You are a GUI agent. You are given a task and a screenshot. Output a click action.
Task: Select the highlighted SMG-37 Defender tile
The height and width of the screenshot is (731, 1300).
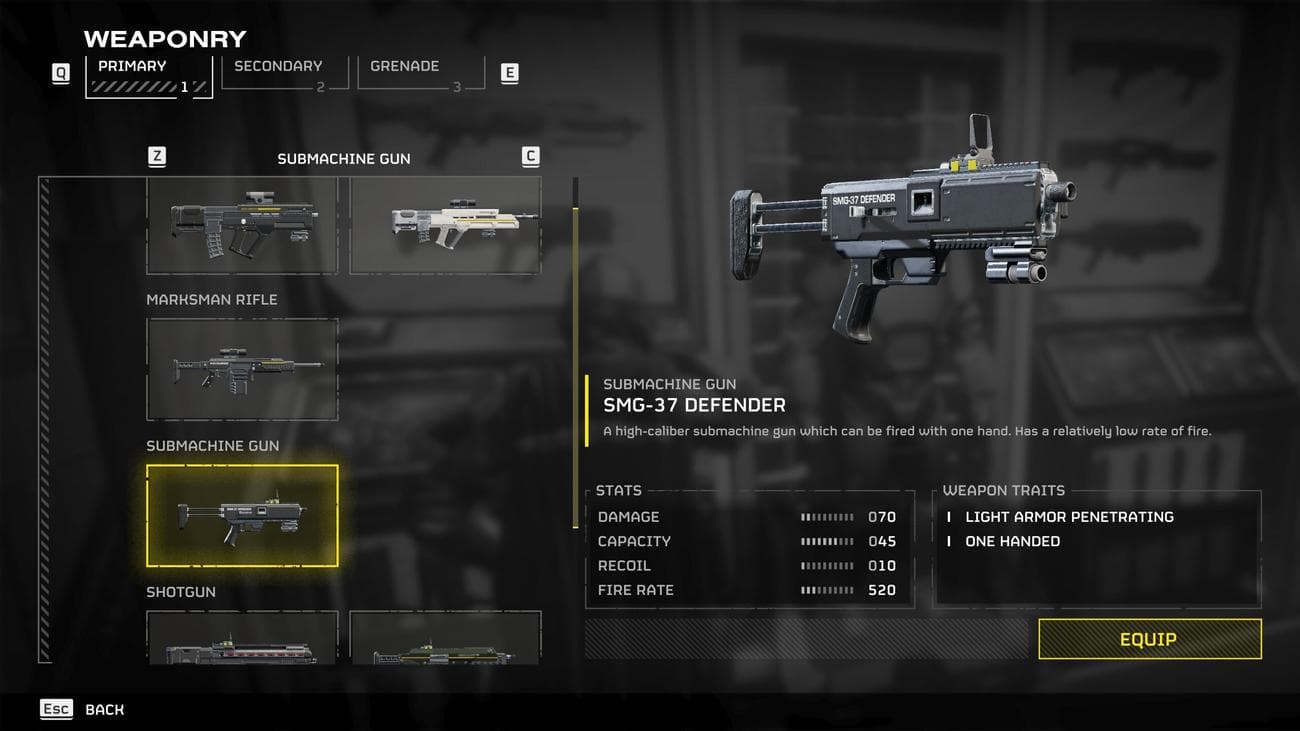(x=242, y=515)
